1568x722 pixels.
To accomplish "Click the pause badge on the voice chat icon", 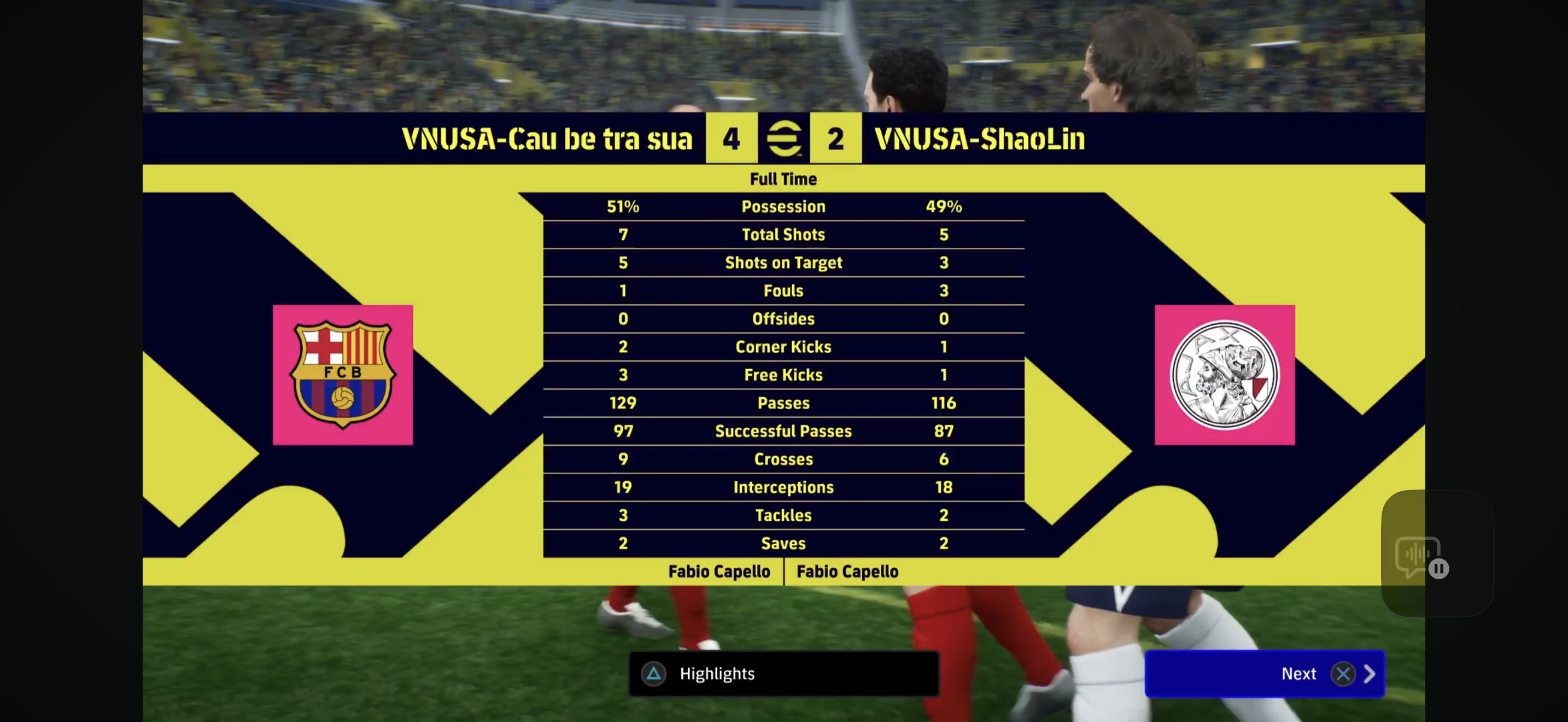I will pos(1438,570).
